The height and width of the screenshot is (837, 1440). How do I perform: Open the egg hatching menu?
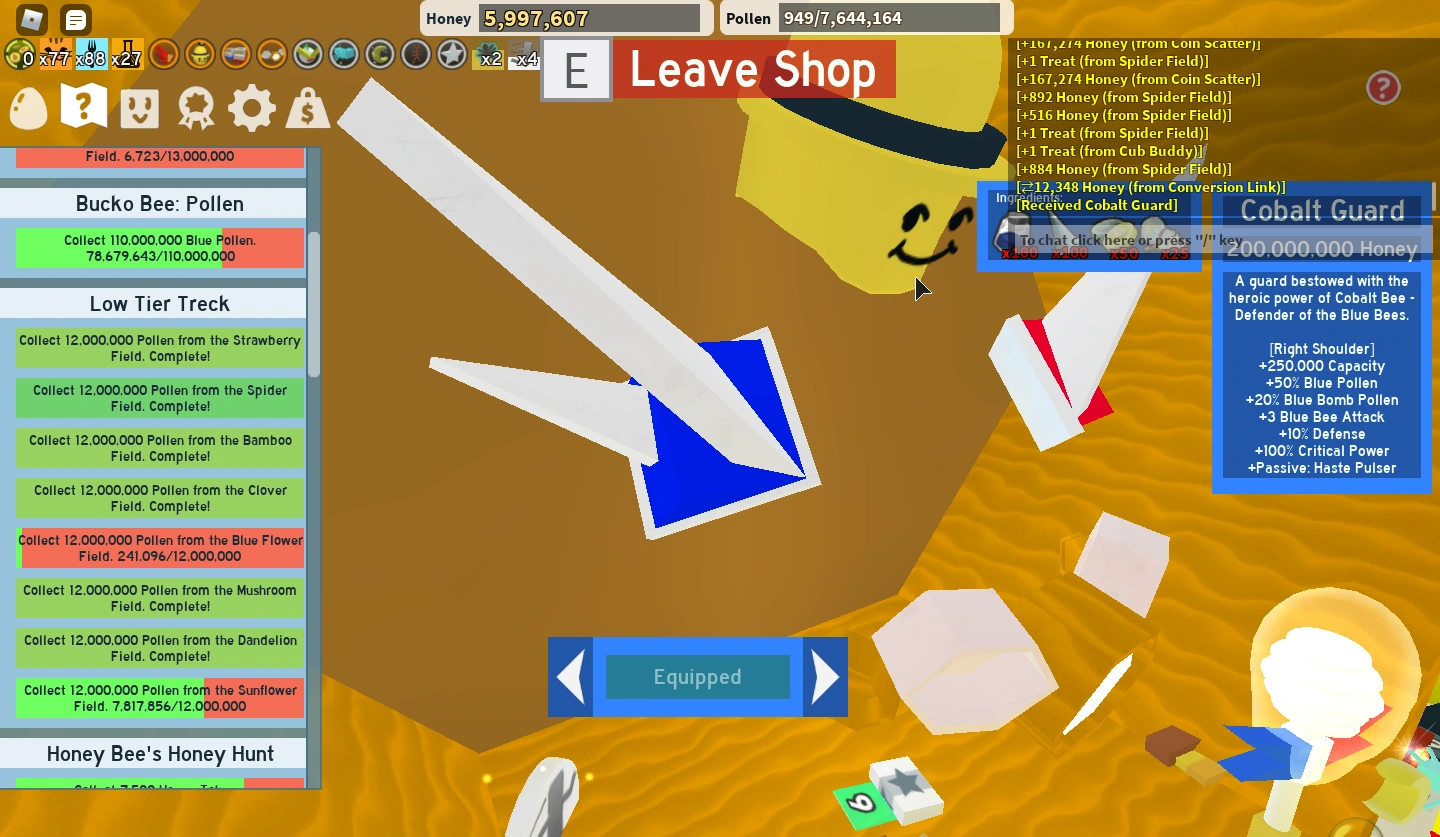(28, 107)
